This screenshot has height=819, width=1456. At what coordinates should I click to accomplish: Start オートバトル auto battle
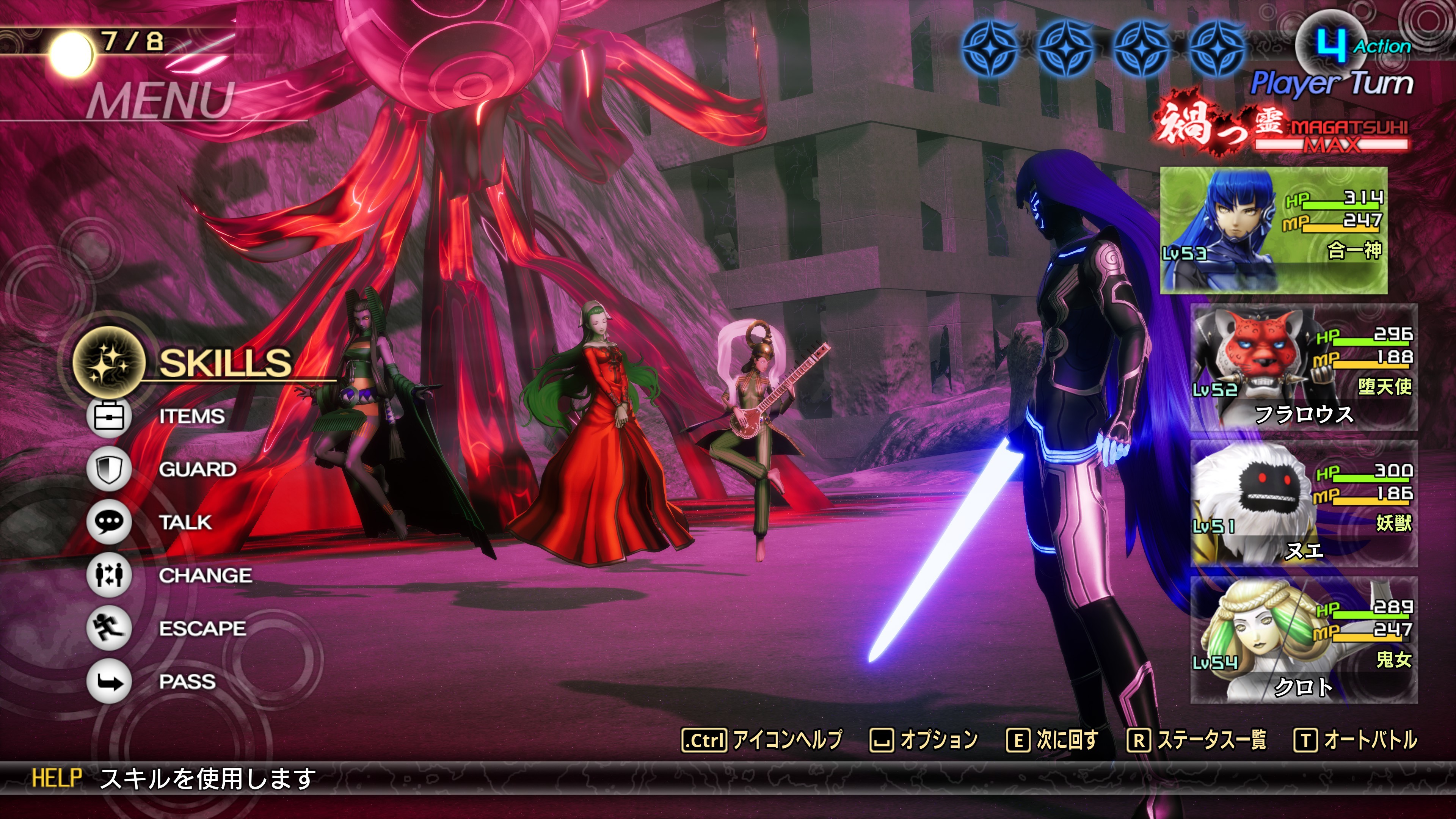click(1356, 740)
